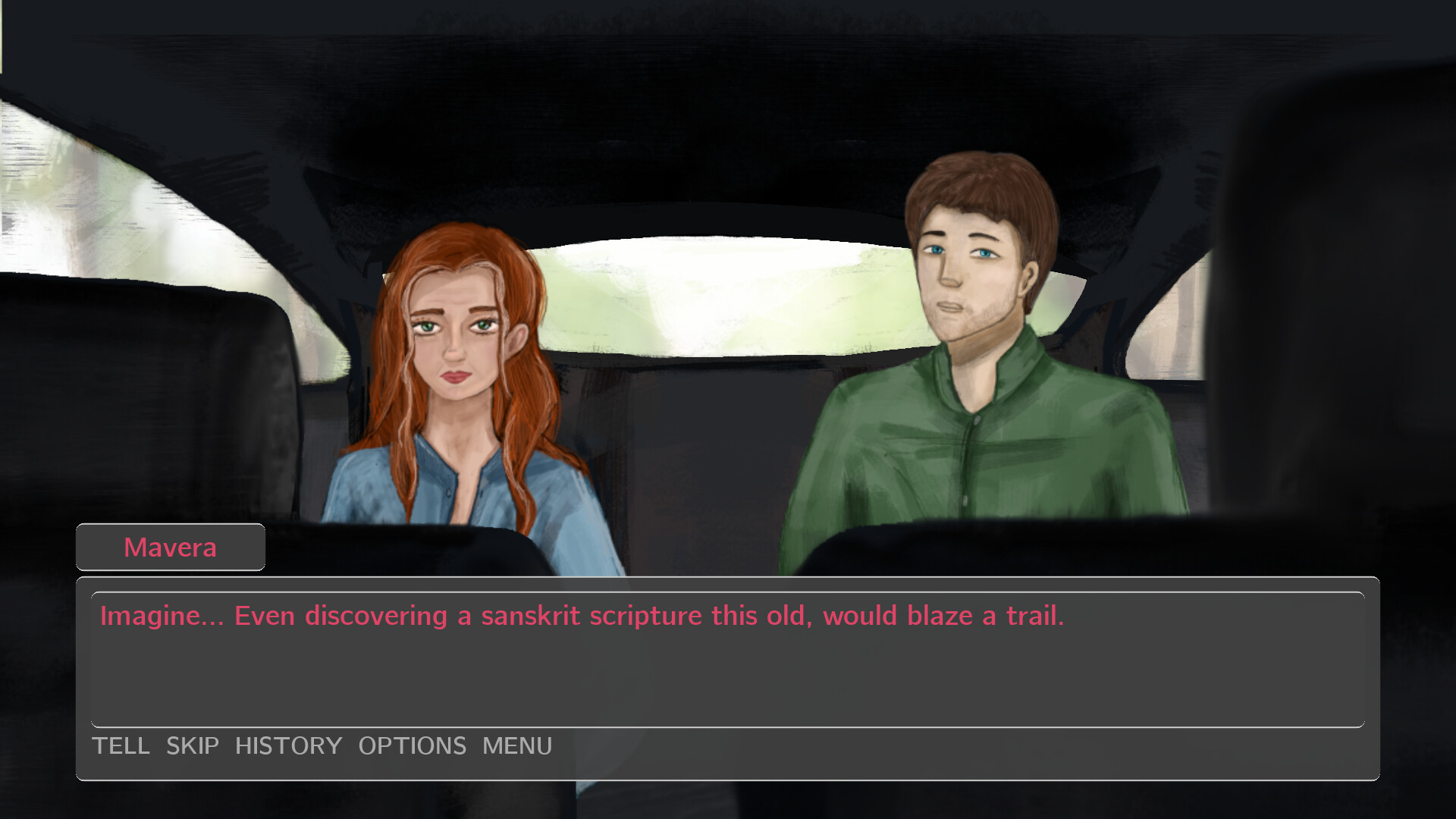Image resolution: width=1456 pixels, height=819 pixels.
Task: Open the OPTIONS settings screen
Action: click(x=413, y=746)
